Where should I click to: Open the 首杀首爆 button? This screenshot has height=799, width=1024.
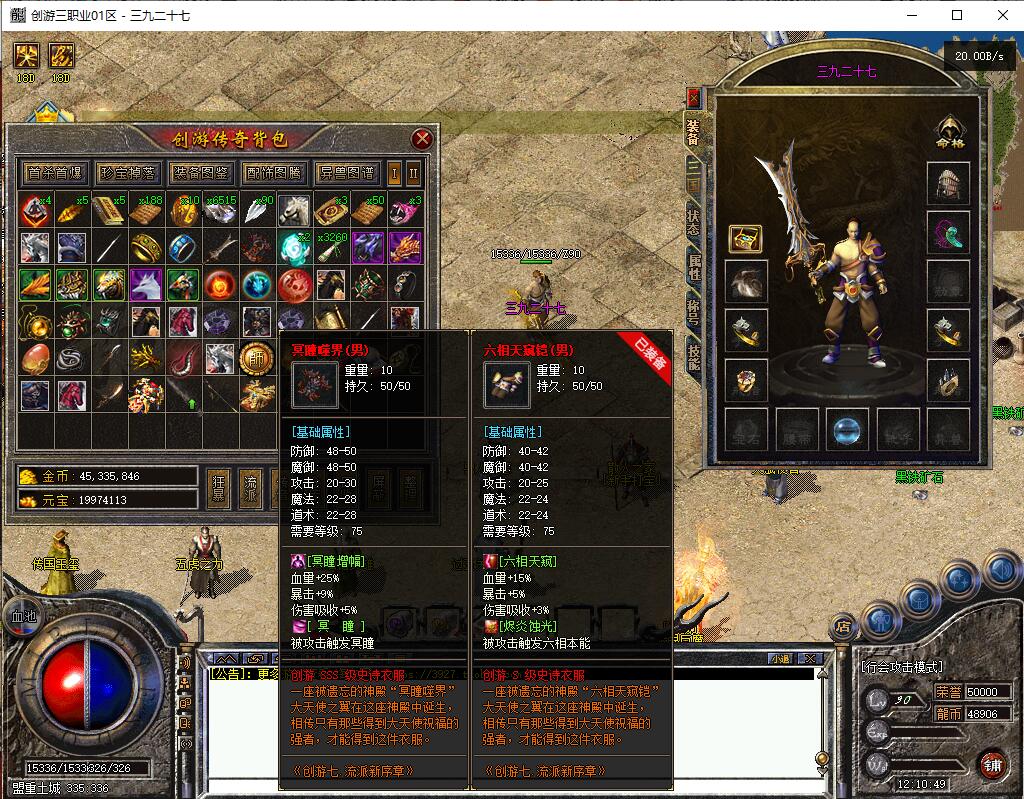55,173
